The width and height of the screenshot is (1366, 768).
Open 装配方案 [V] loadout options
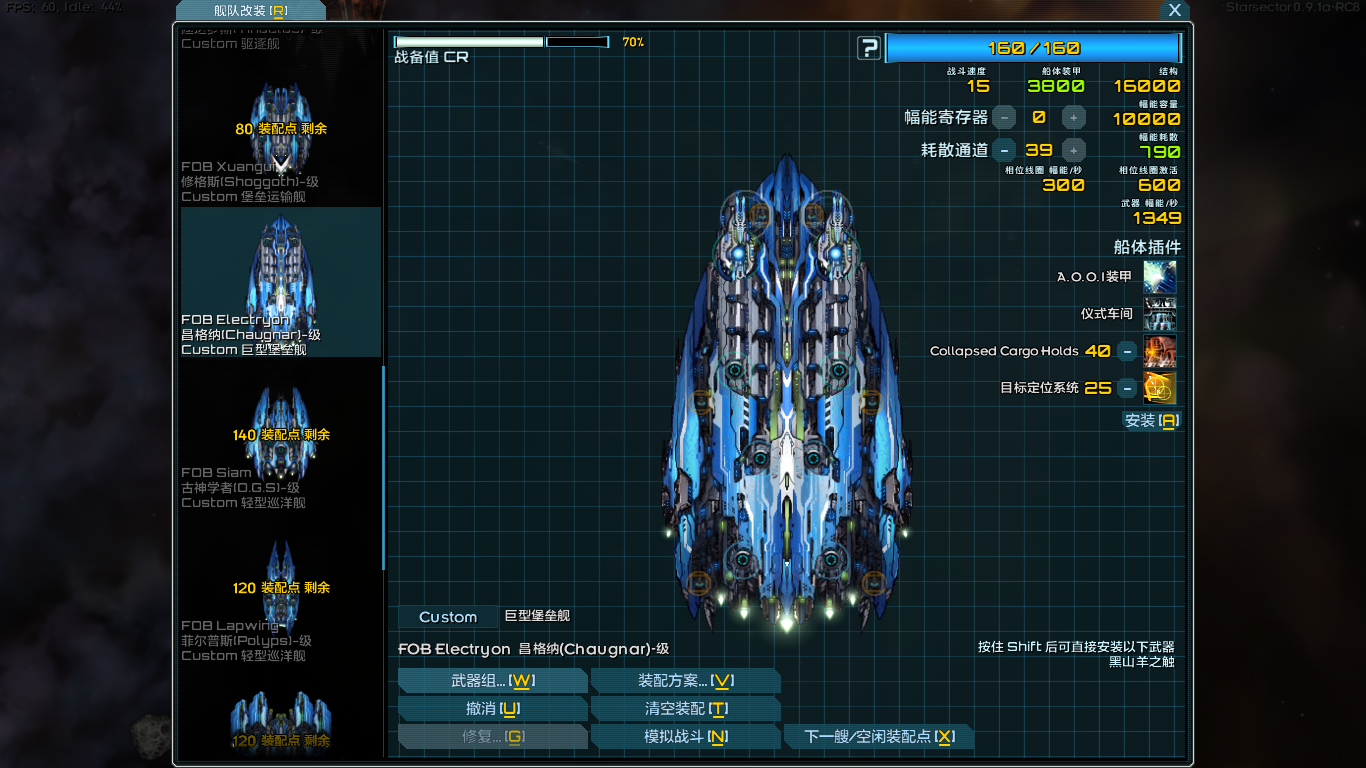686,680
